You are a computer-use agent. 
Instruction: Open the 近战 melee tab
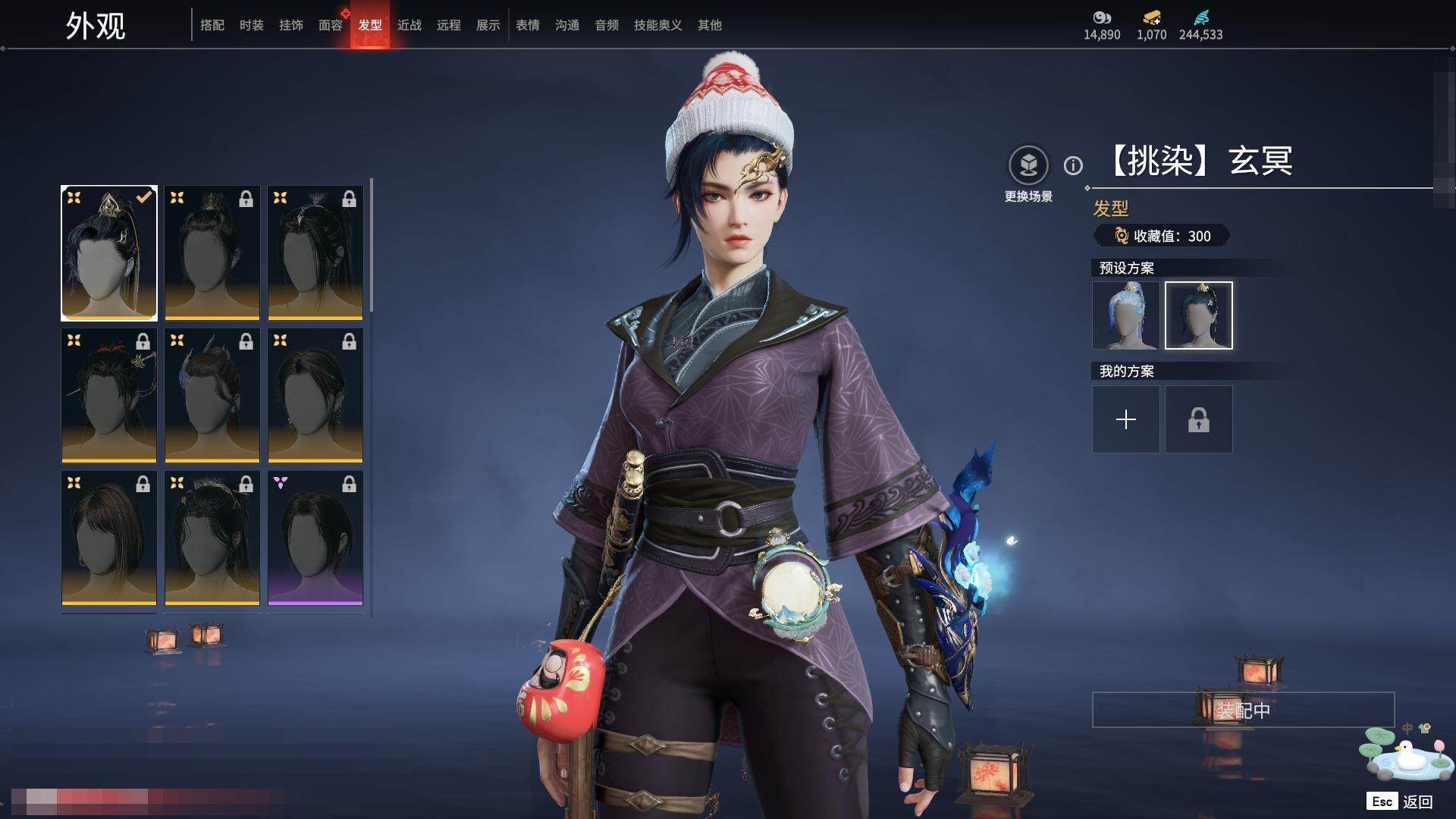click(x=409, y=25)
